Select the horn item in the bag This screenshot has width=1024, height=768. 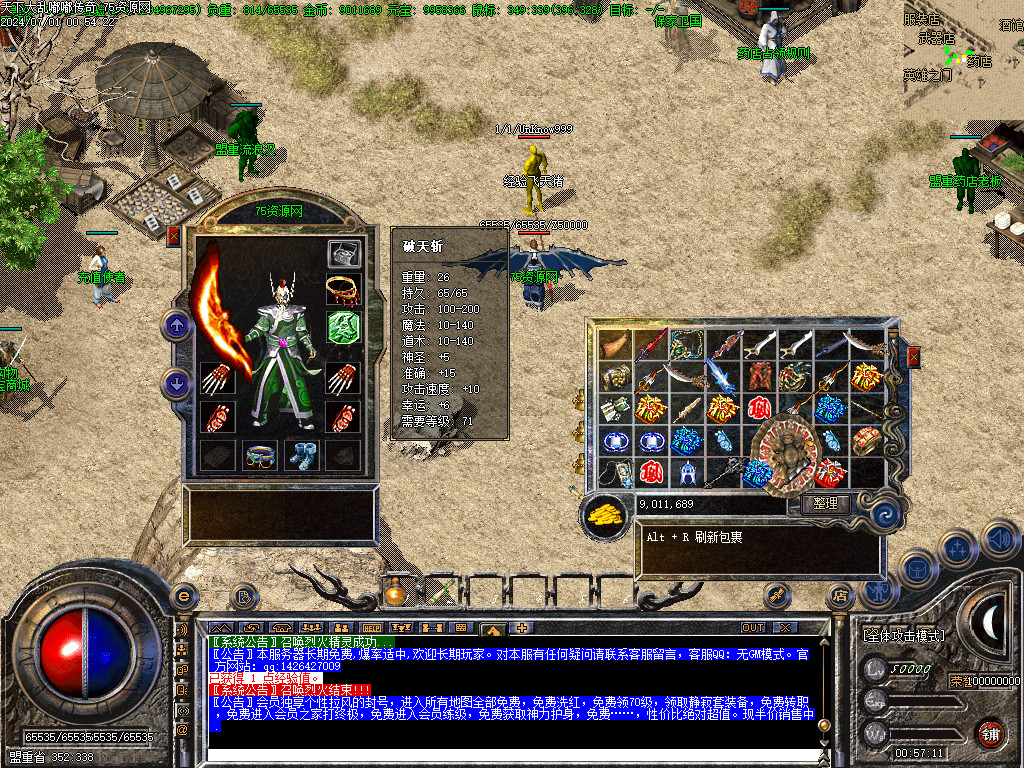coord(616,345)
